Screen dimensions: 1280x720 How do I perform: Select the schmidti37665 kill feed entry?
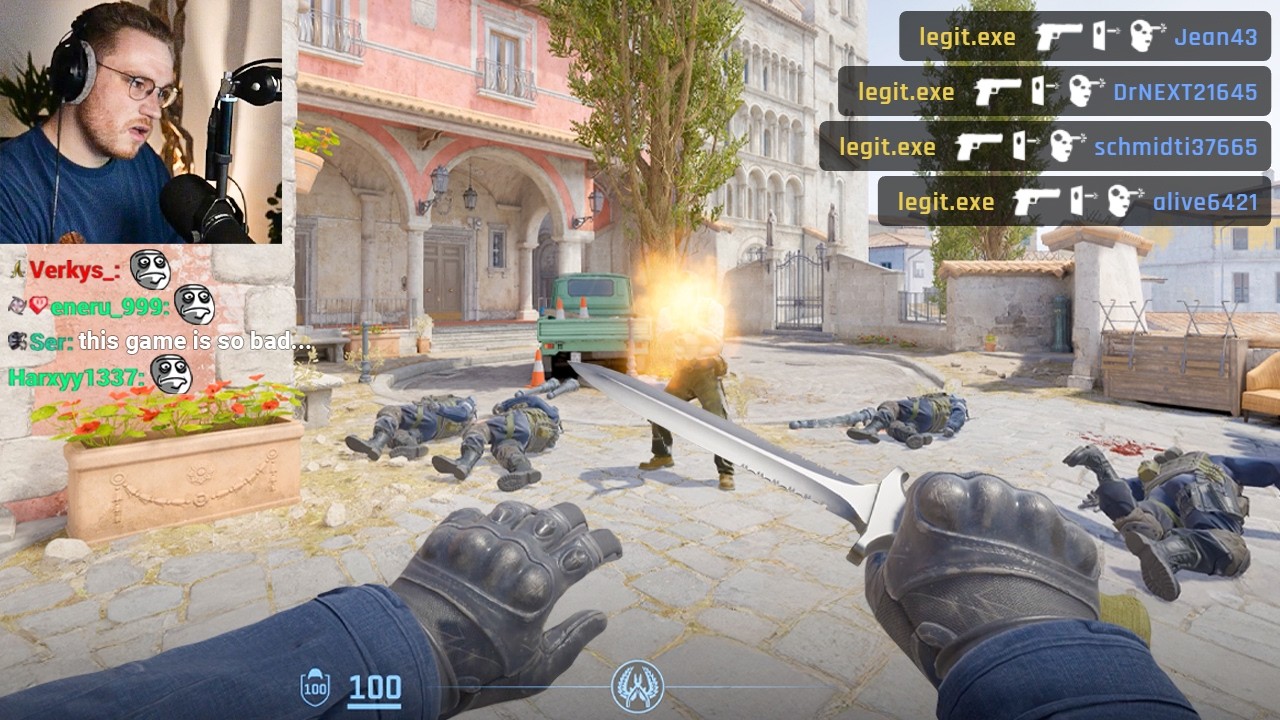point(1045,147)
